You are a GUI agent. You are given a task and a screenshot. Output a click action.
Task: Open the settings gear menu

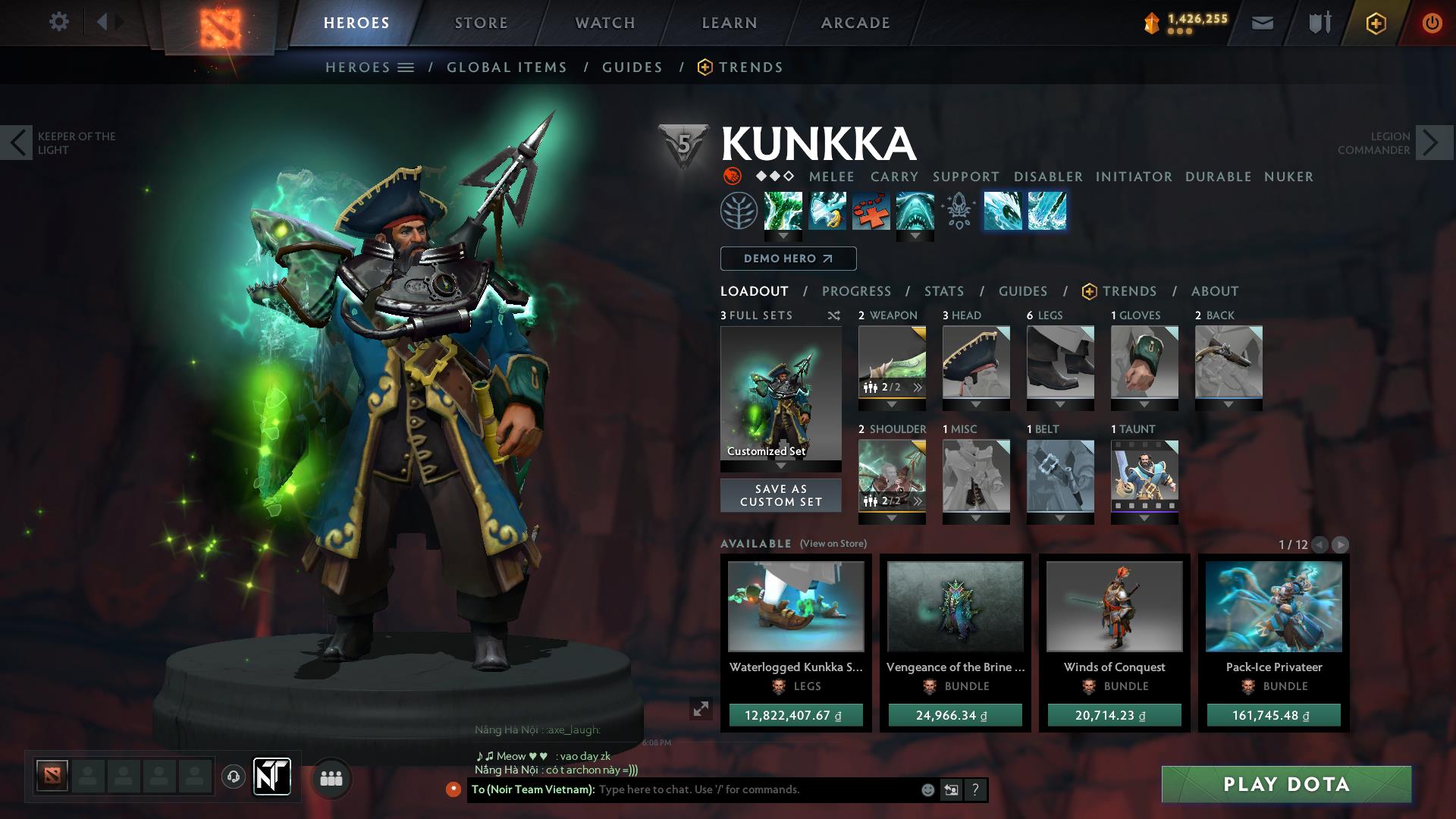[58, 22]
